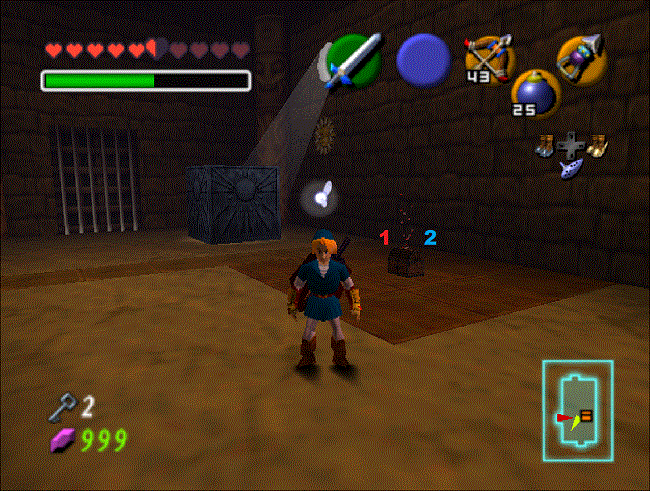This screenshot has width=650, height=491.
Task: Use the blue Ocarina shortcut icon
Action: pyautogui.click(x=572, y=169)
